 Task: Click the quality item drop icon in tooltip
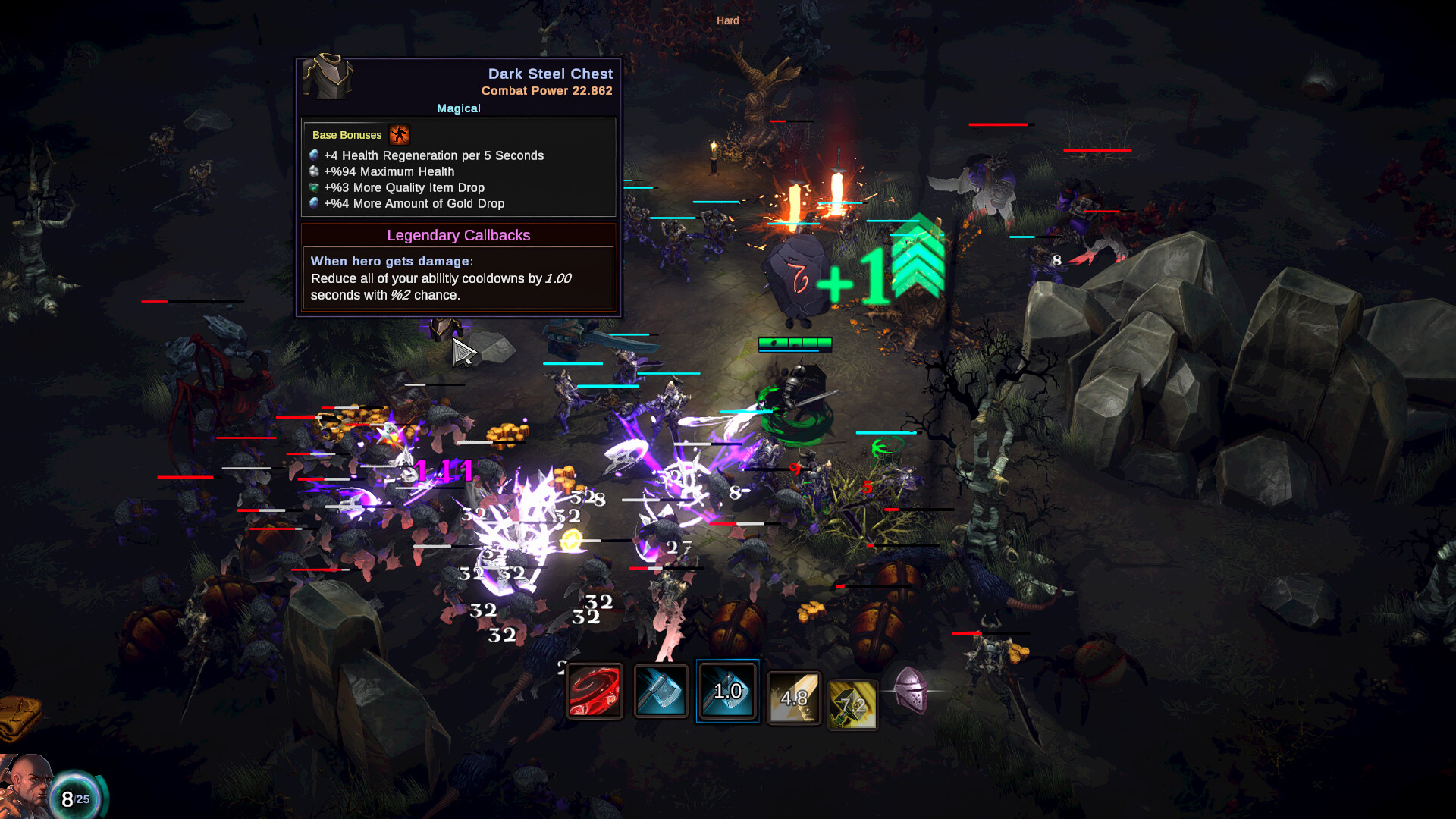(315, 187)
